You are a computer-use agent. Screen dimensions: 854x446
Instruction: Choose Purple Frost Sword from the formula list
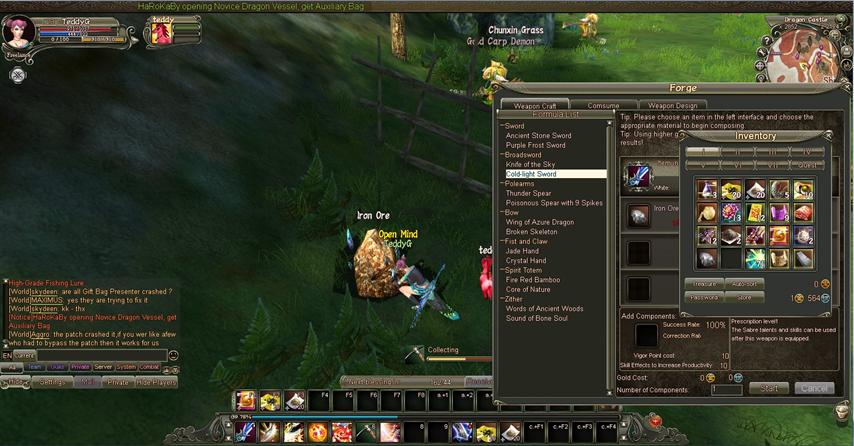(535, 145)
